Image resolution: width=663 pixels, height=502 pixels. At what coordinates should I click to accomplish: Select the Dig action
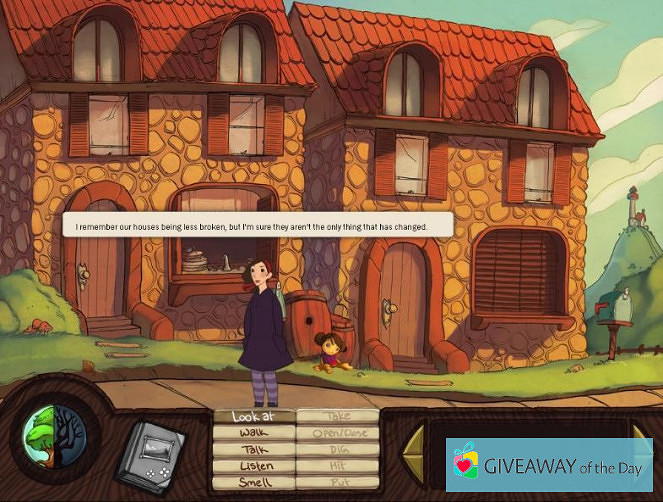[x=338, y=450]
